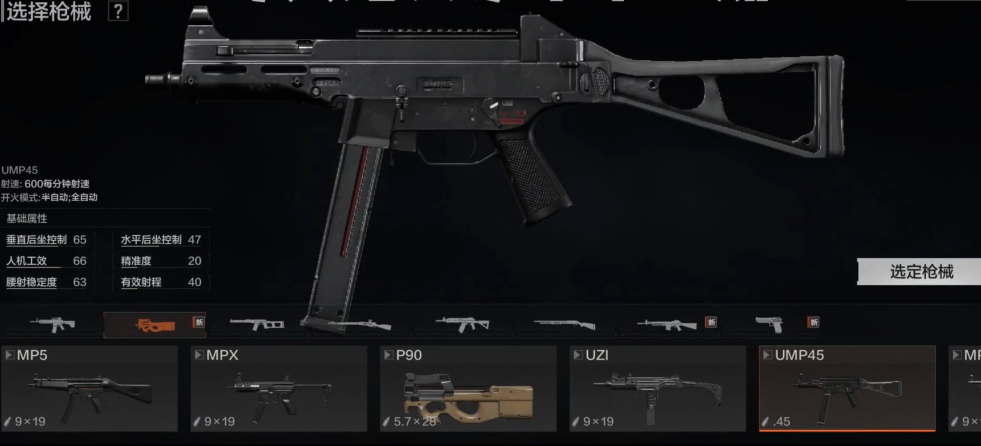Select the UZI weapon card
Viewport: 981px width, 446px height.
[x=658, y=388]
